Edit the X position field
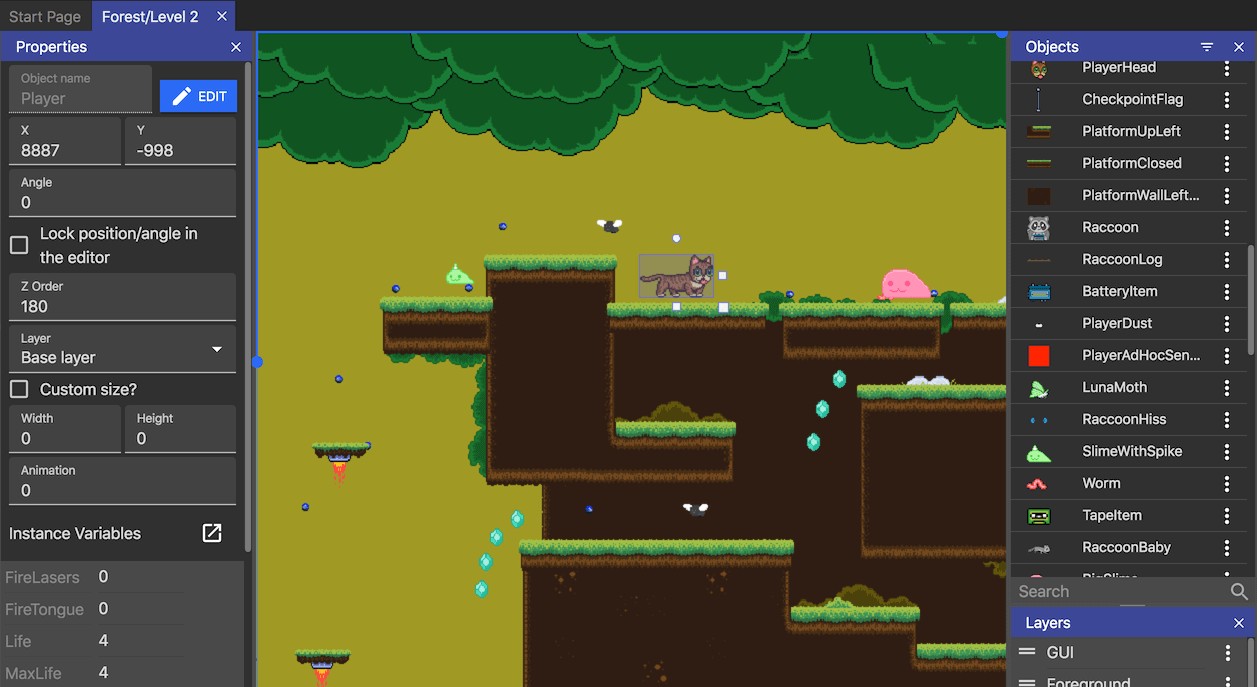Image resolution: width=1257 pixels, height=687 pixels. [65, 150]
